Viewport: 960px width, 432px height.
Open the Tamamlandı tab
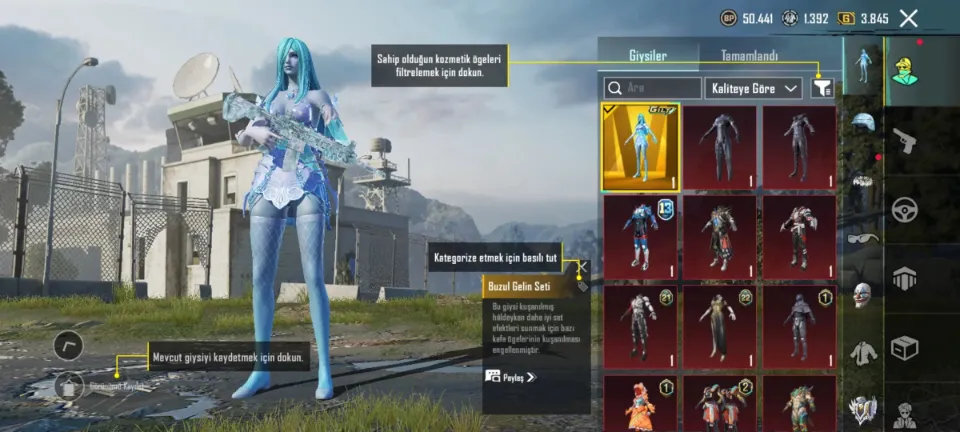[x=749, y=56]
